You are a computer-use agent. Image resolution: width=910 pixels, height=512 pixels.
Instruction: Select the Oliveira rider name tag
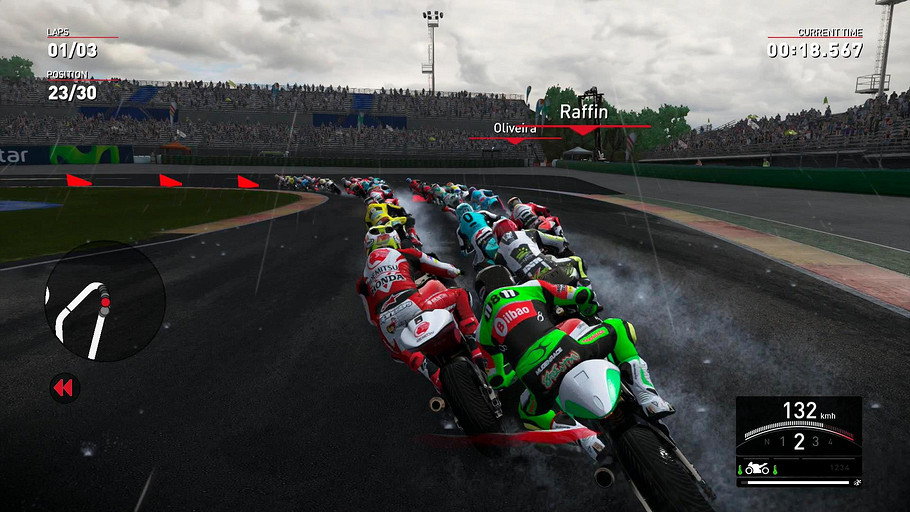(x=515, y=129)
